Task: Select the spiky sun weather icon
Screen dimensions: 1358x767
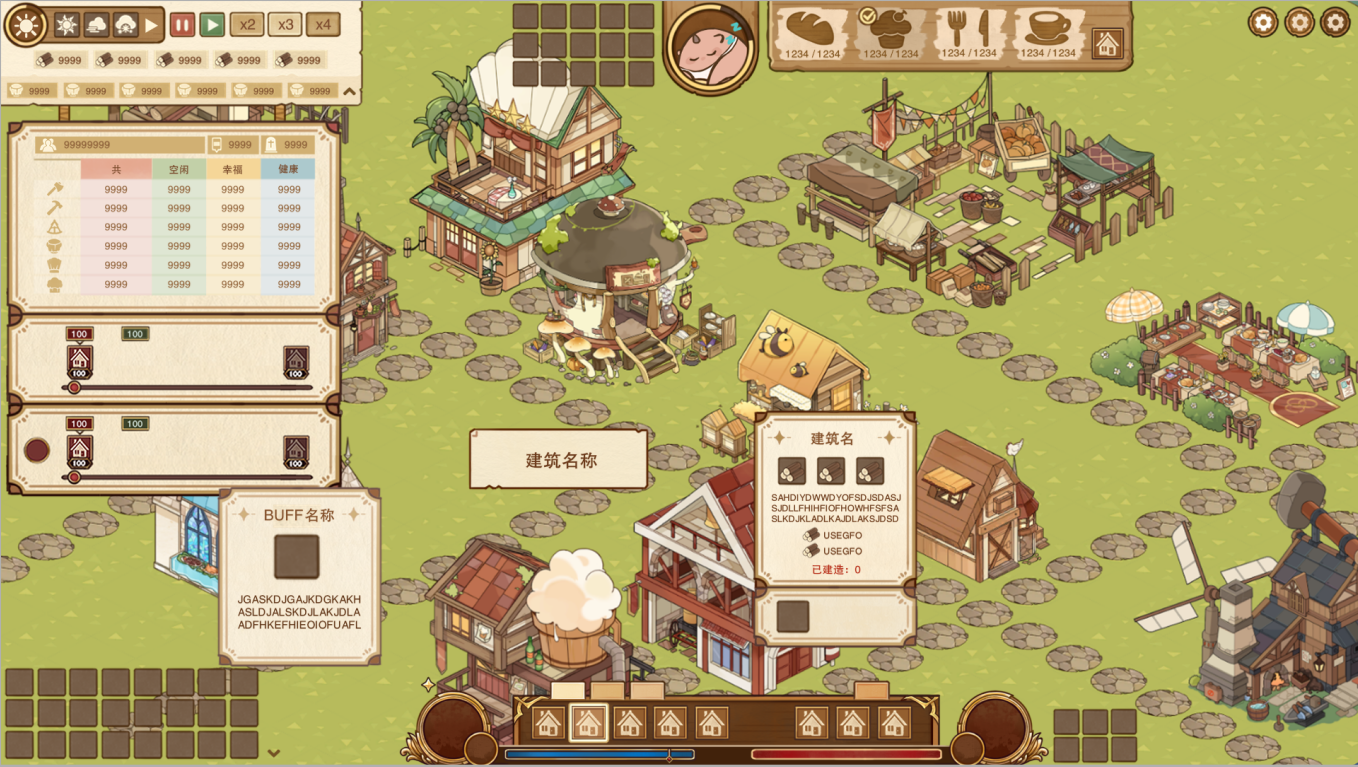Action: (x=67, y=25)
